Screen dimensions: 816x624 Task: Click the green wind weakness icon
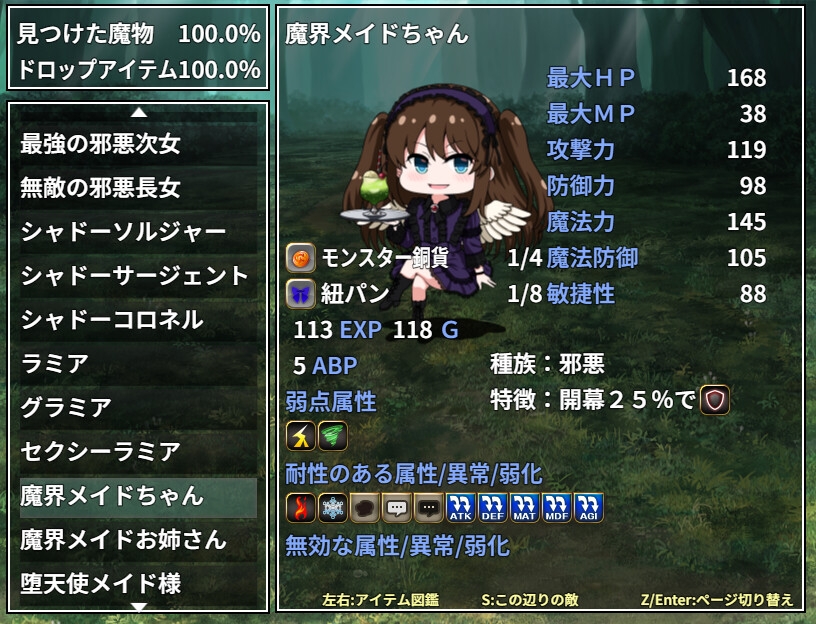coord(333,436)
